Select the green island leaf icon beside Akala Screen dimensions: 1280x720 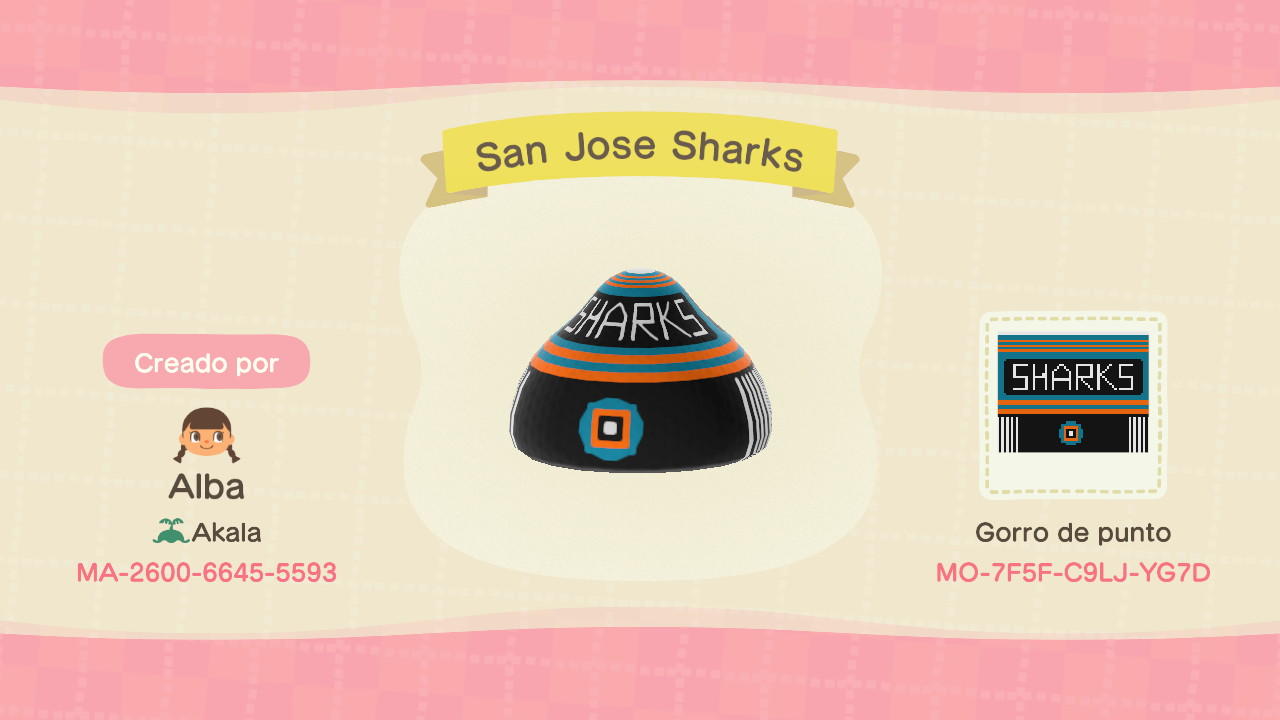click(172, 532)
